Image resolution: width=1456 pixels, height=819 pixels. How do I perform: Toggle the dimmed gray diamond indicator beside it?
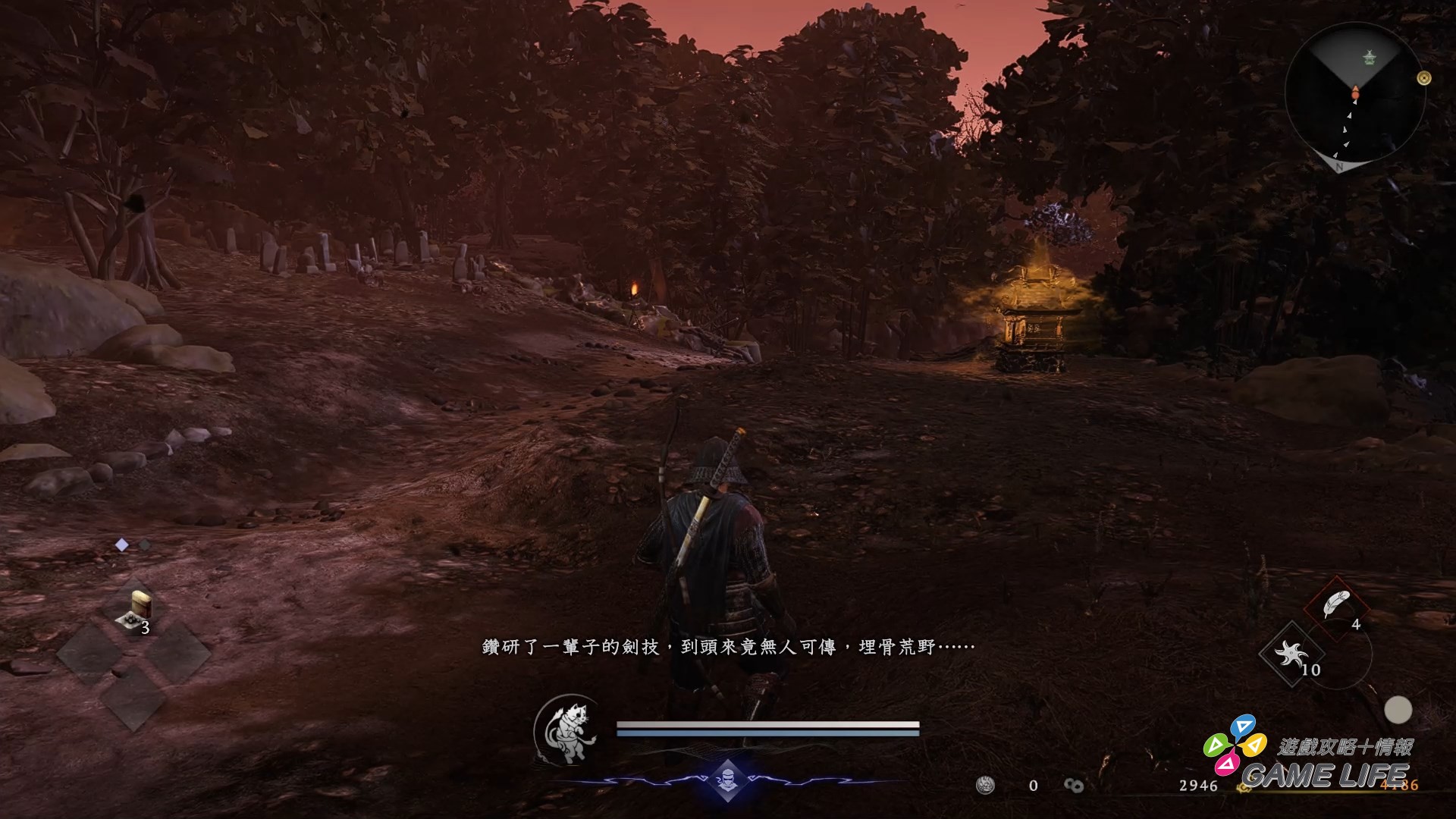[x=145, y=544]
